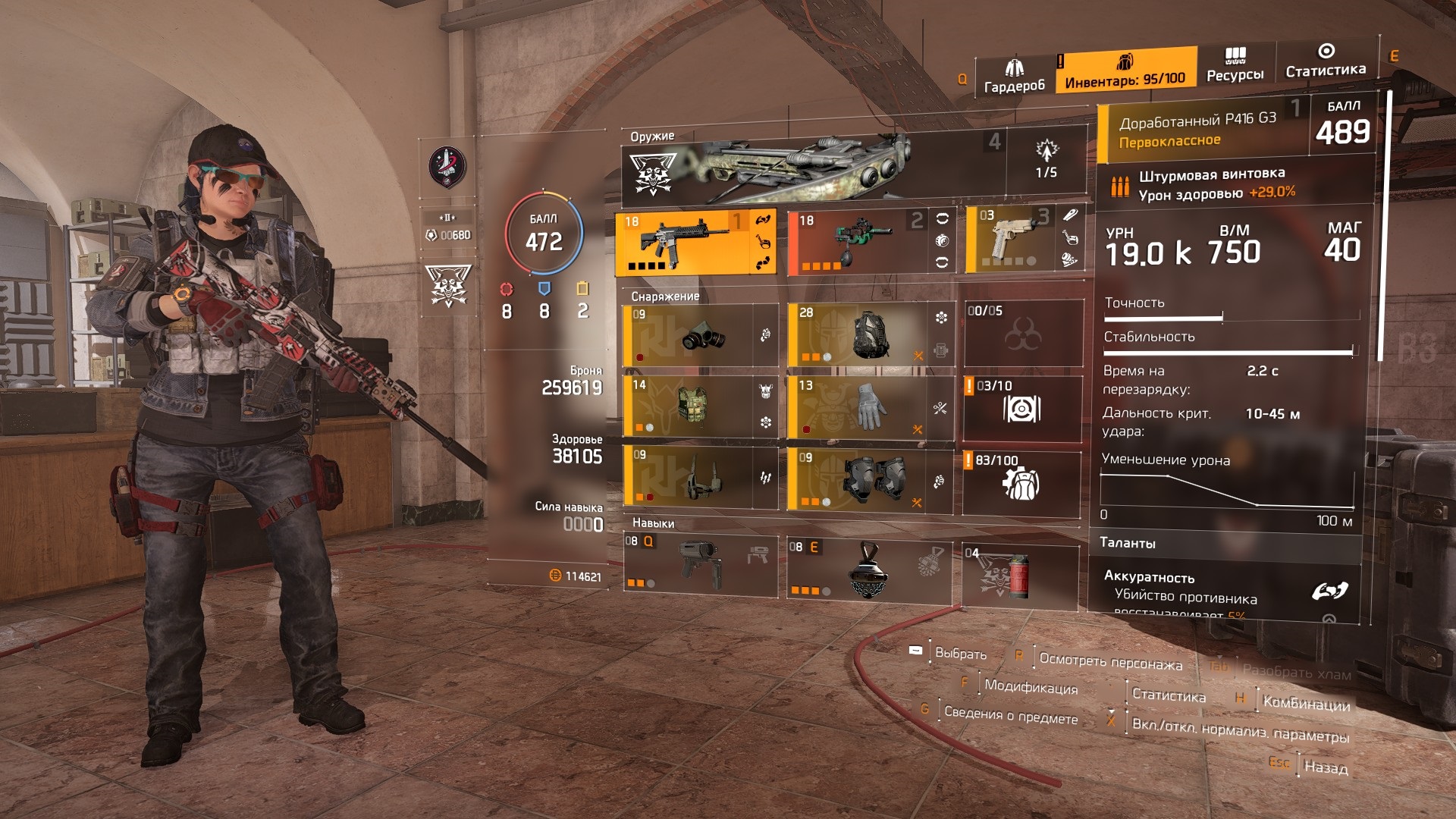Open the Гардероб tab
Screen dimensions: 1456x819
(x=1014, y=77)
